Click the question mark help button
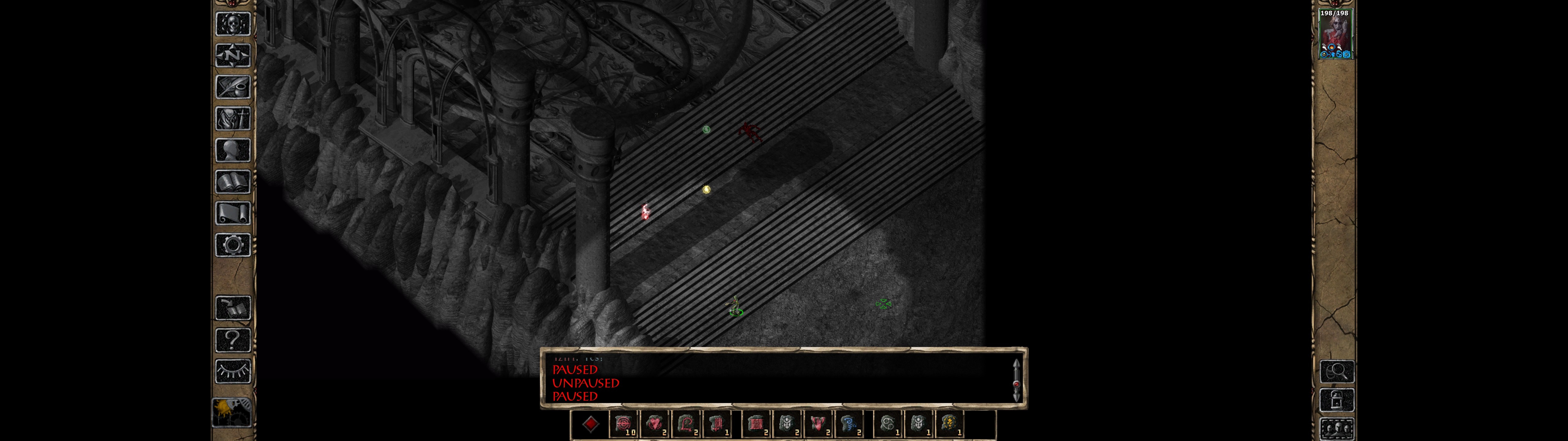The image size is (1568, 441). (x=232, y=340)
